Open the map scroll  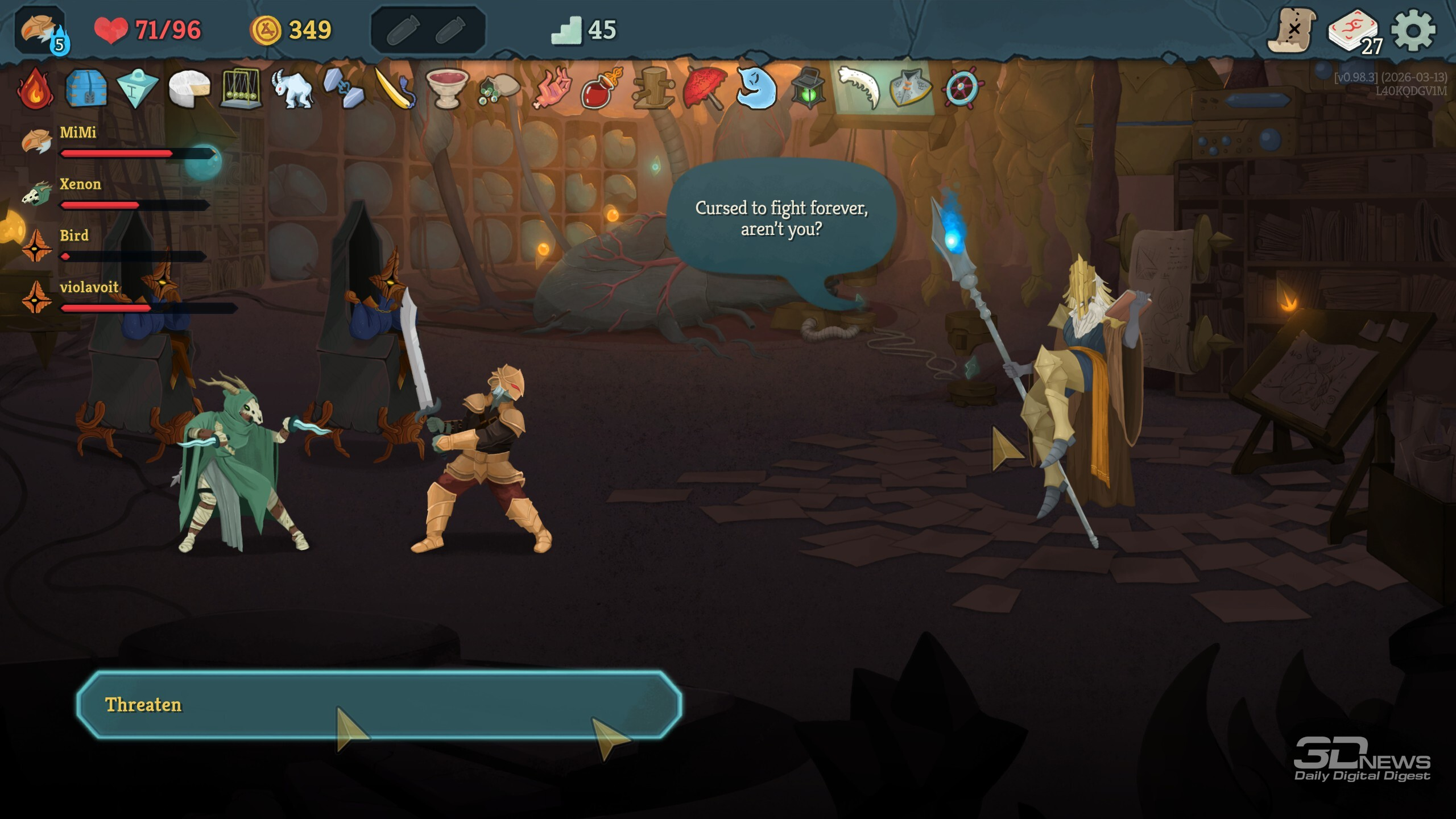(x=1292, y=30)
